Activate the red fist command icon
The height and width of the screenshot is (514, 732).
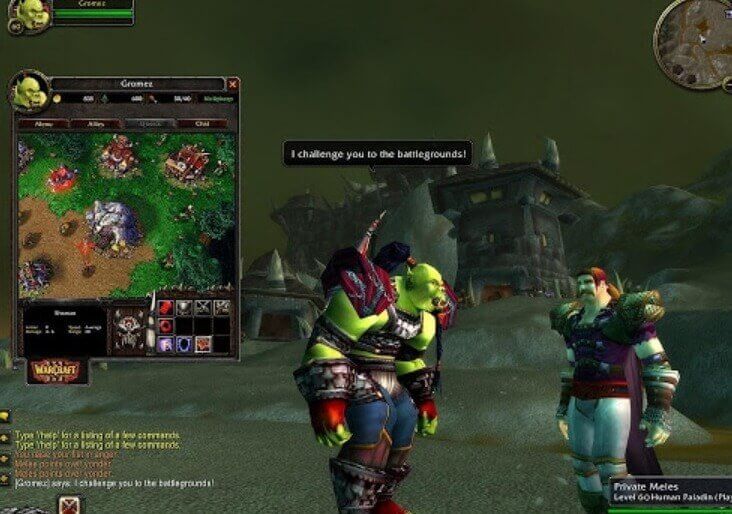click(165, 308)
